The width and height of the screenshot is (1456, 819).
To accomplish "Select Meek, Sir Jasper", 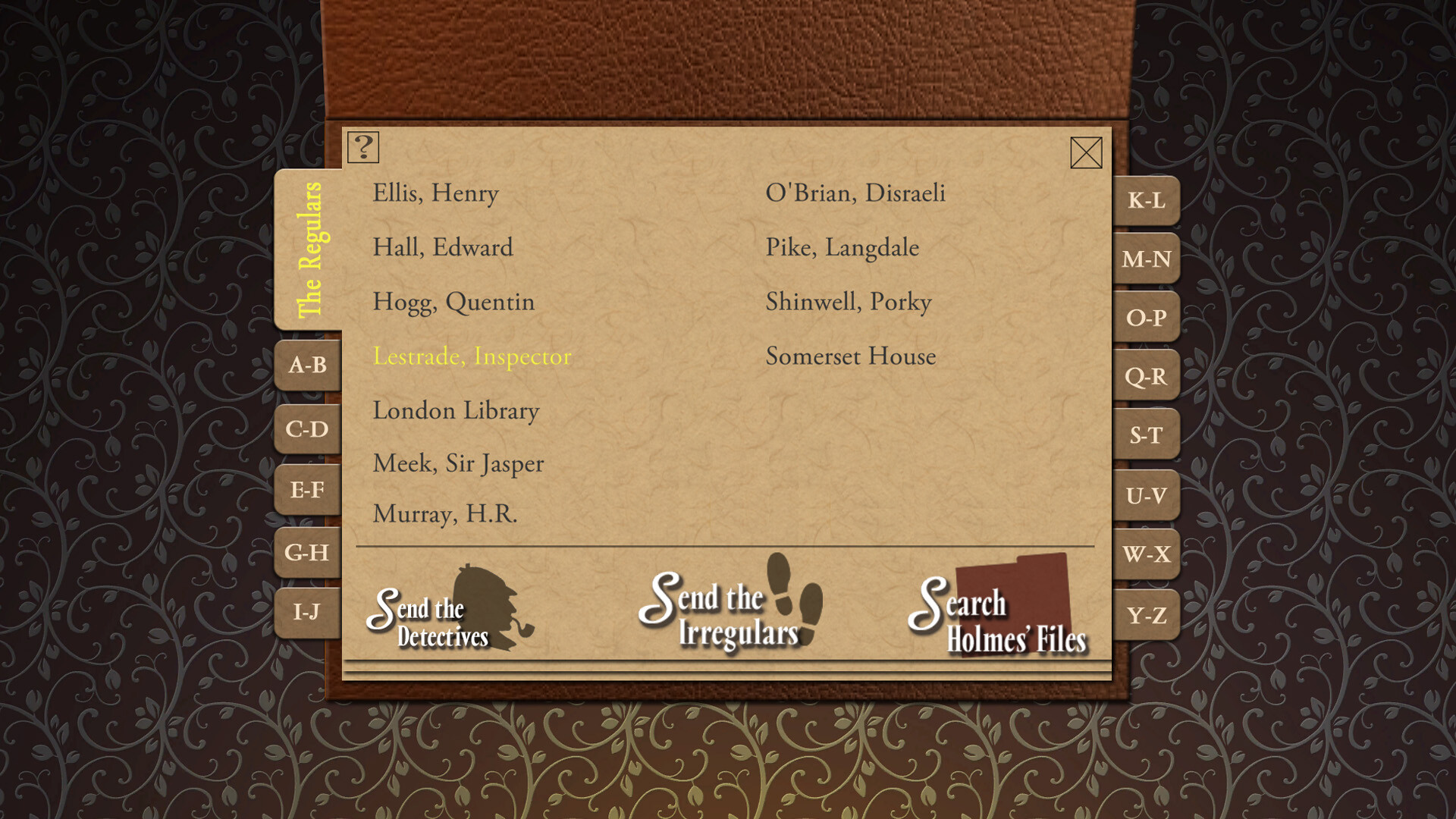I will pos(458,463).
